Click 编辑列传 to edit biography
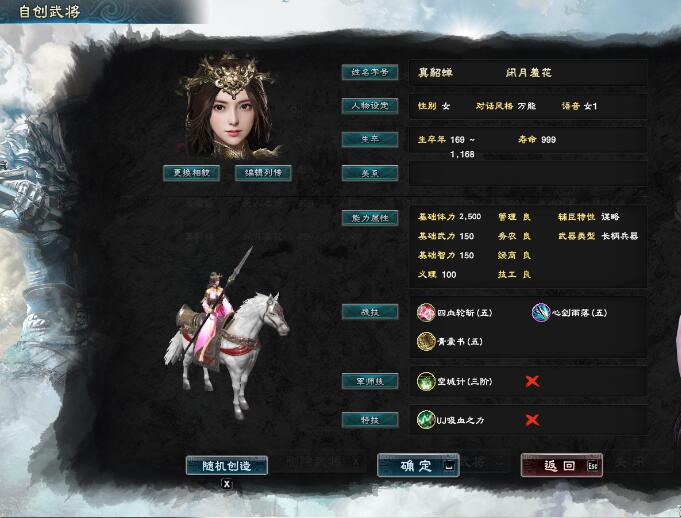The image size is (681, 518). [x=263, y=172]
